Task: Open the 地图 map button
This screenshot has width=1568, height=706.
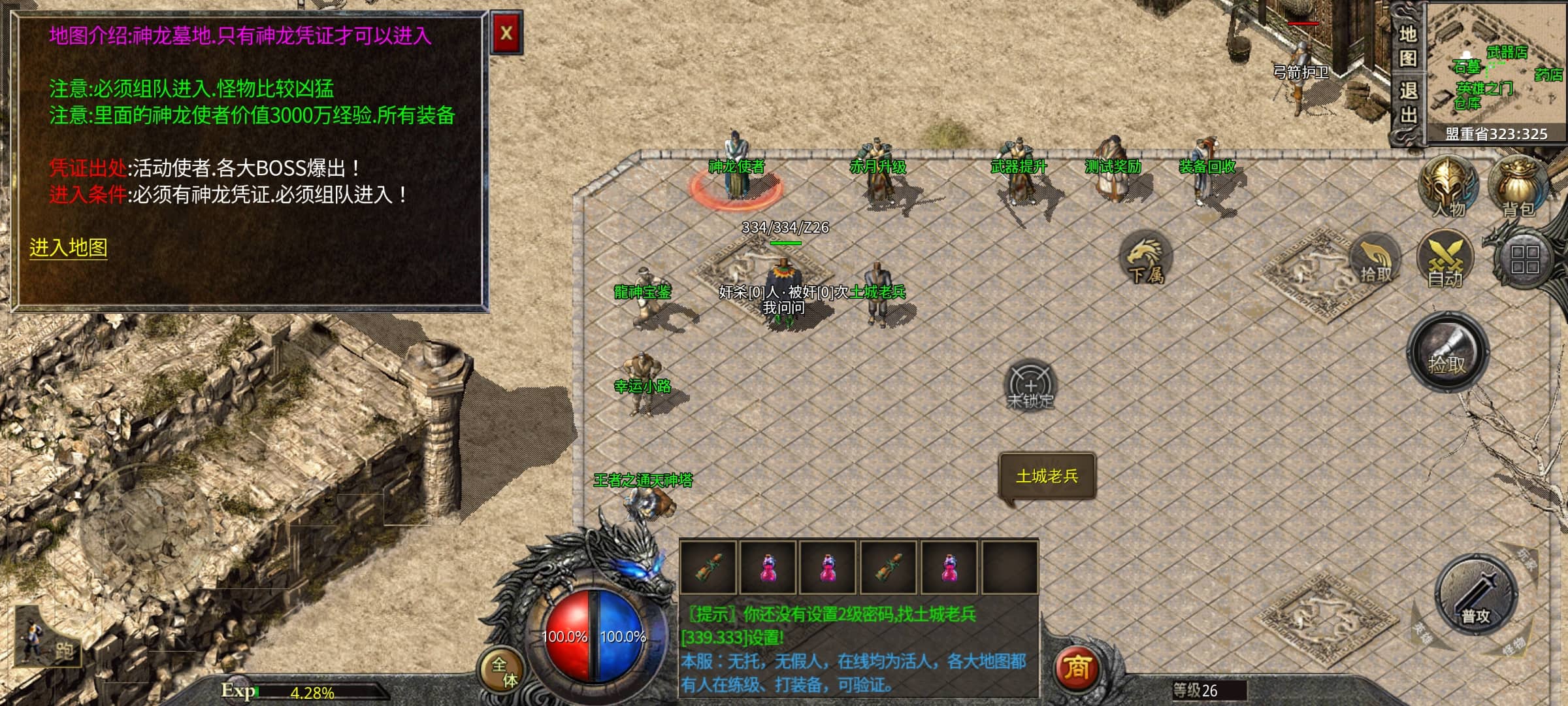Action: pos(1408,46)
